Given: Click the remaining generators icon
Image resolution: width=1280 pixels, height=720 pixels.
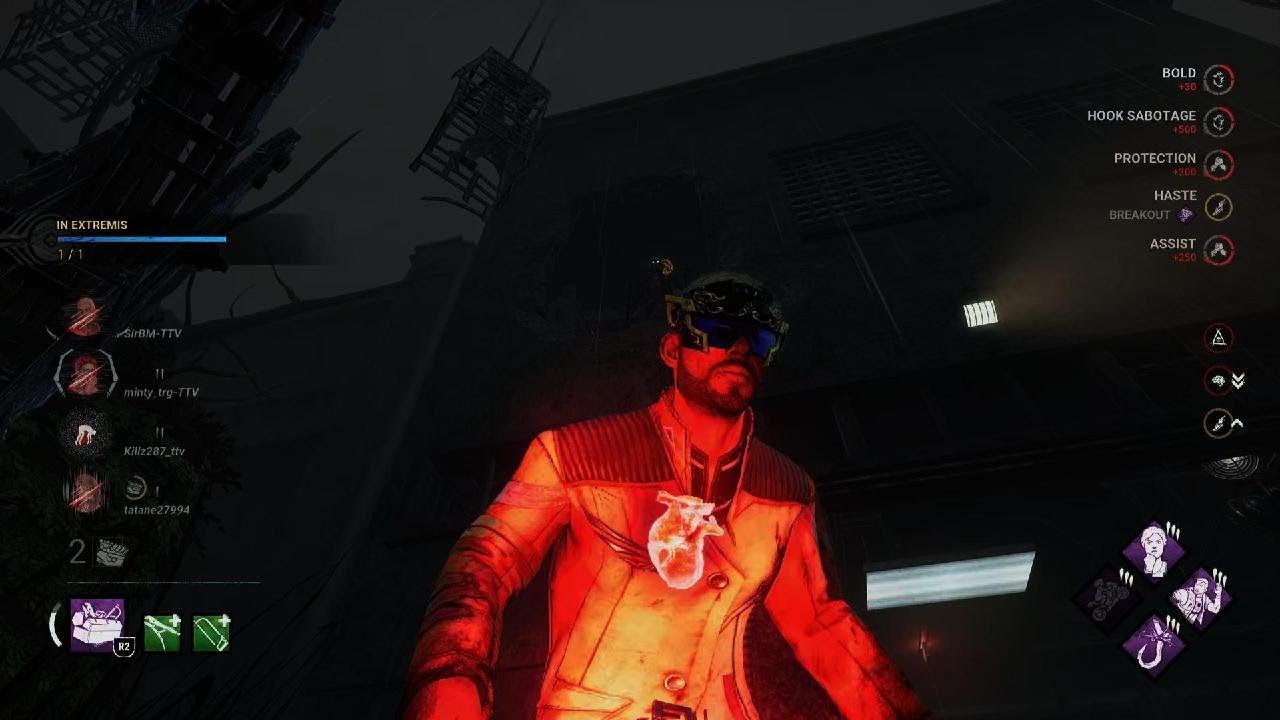Looking at the screenshot, I should click(109, 552).
